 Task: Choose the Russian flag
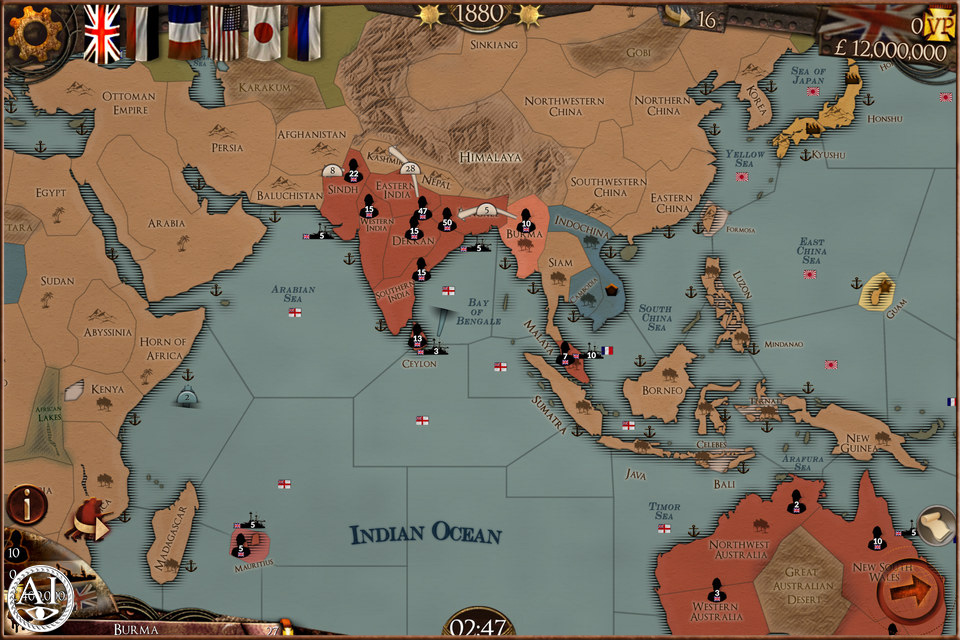[304, 32]
